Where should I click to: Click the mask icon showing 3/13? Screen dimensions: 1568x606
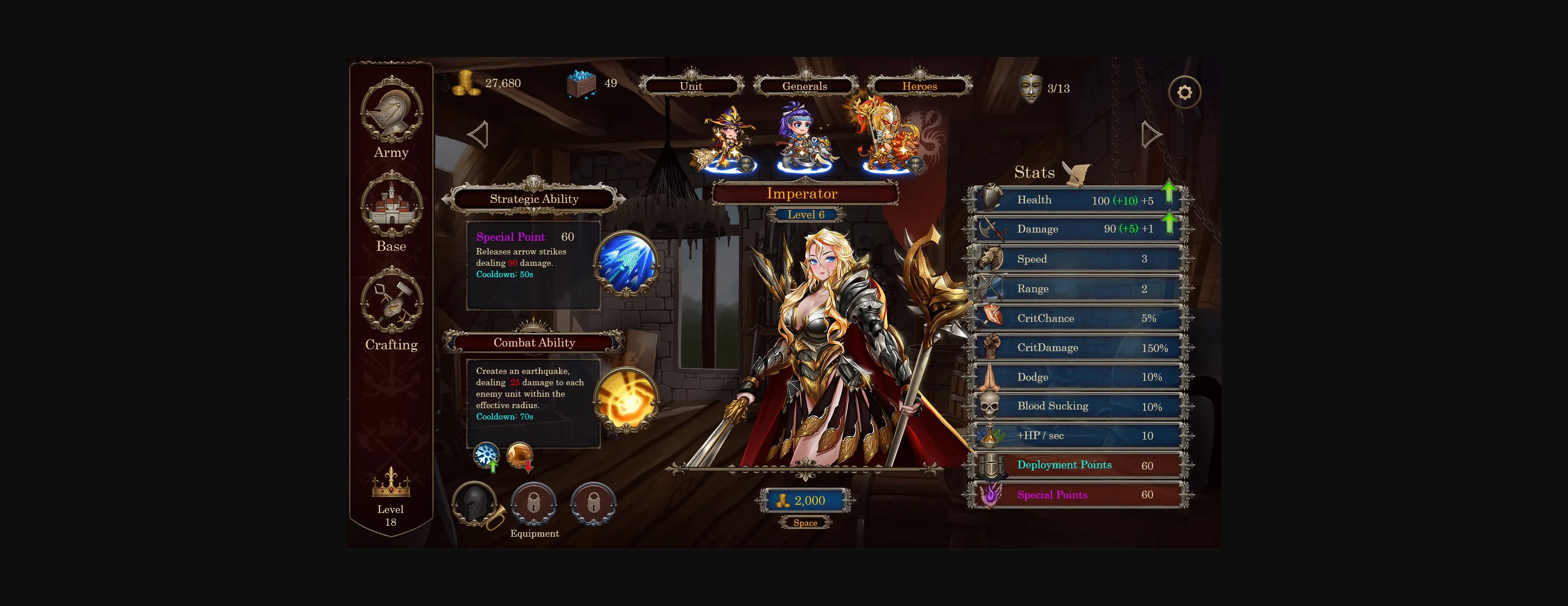pyautogui.click(x=1030, y=88)
